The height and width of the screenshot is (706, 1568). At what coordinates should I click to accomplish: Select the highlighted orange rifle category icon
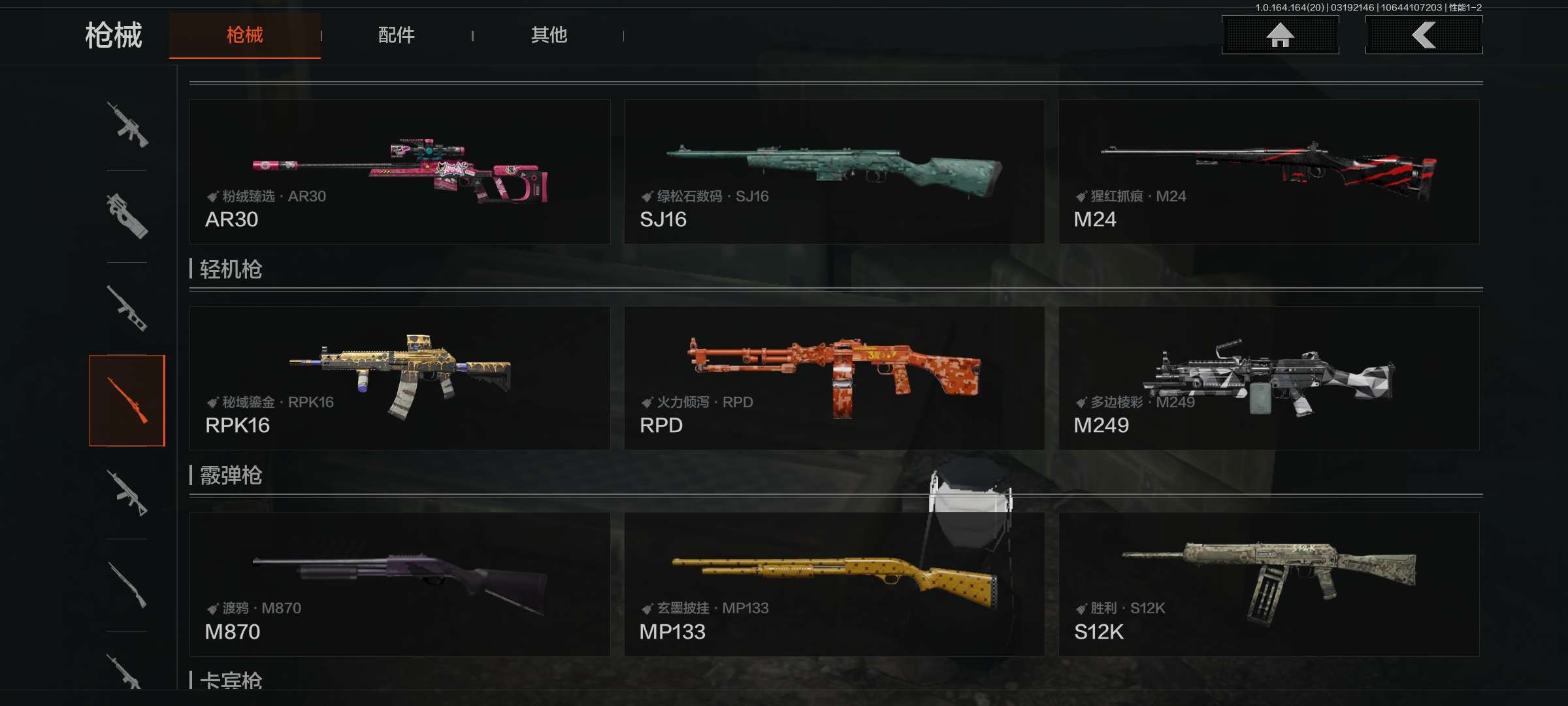tap(127, 400)
